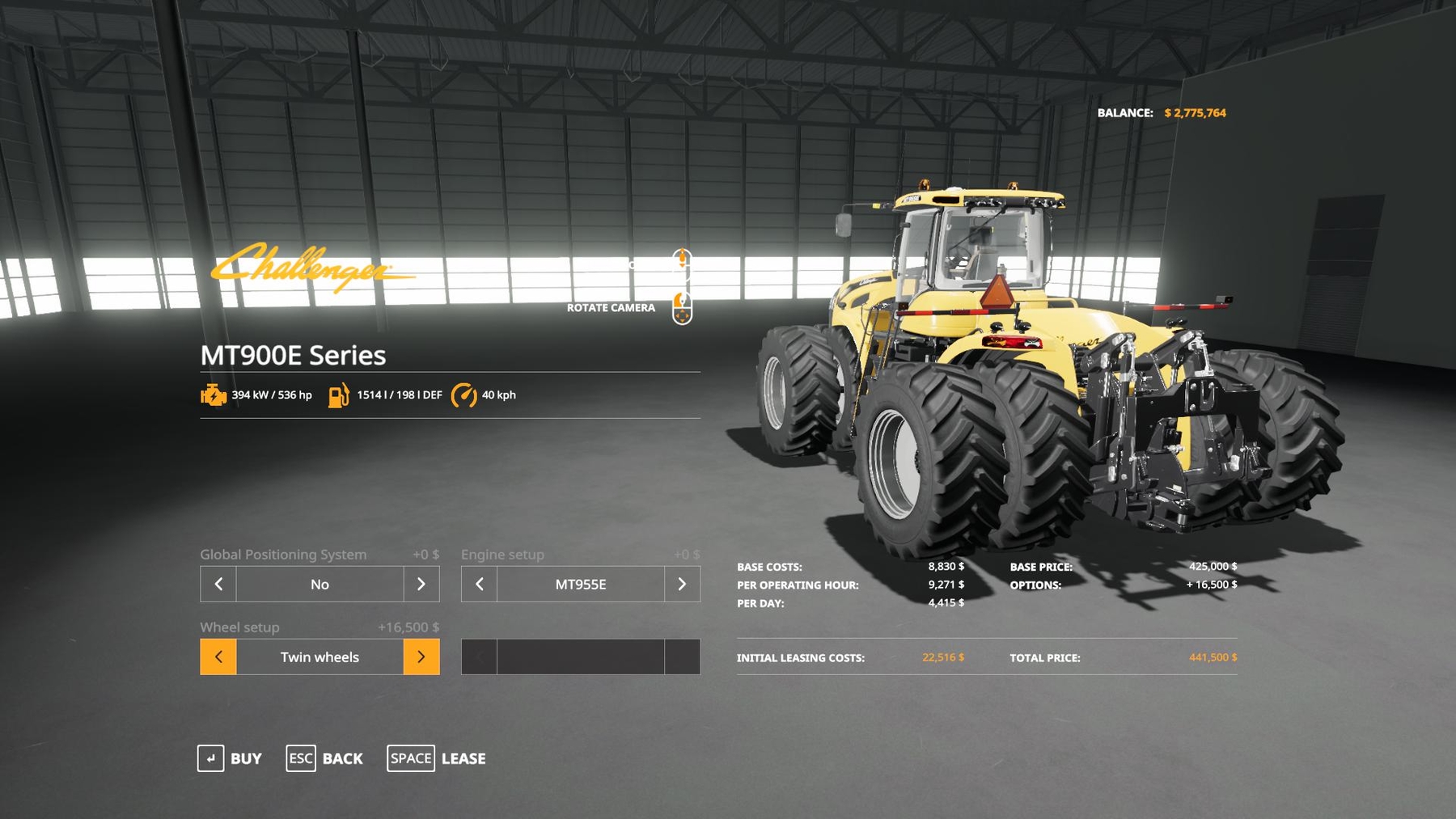Switch to previous Engine setup

pyautogui.click(x=479, y=584)
